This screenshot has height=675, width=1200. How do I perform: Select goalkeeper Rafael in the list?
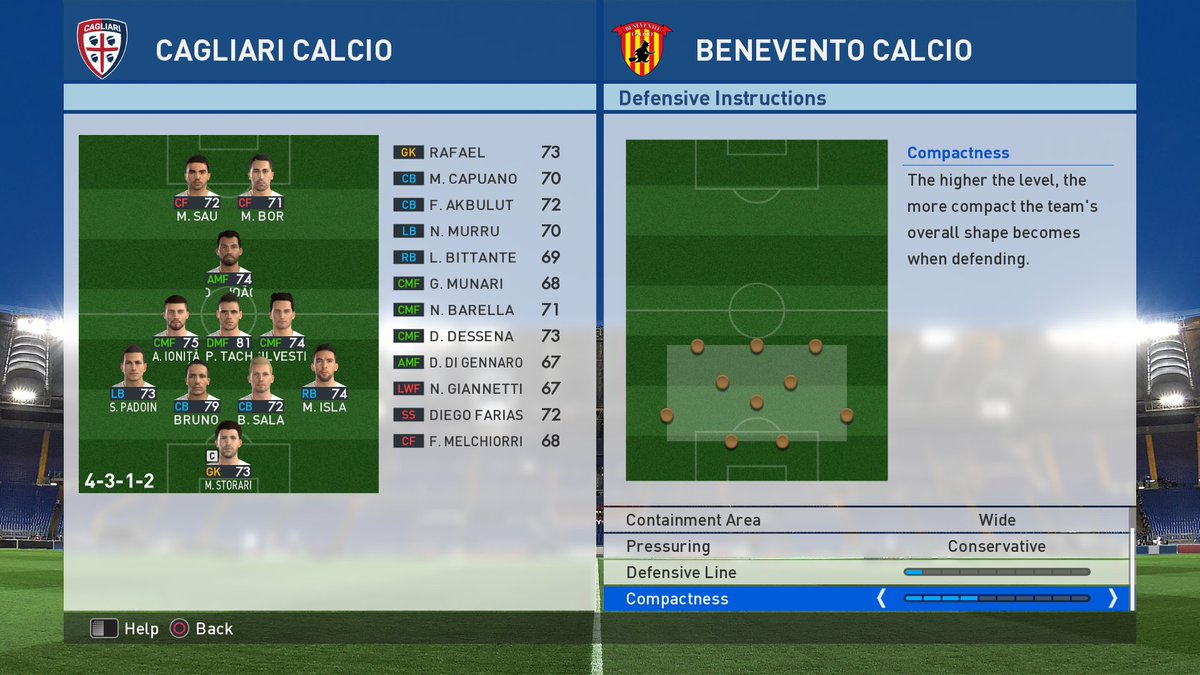click(476, 152)
